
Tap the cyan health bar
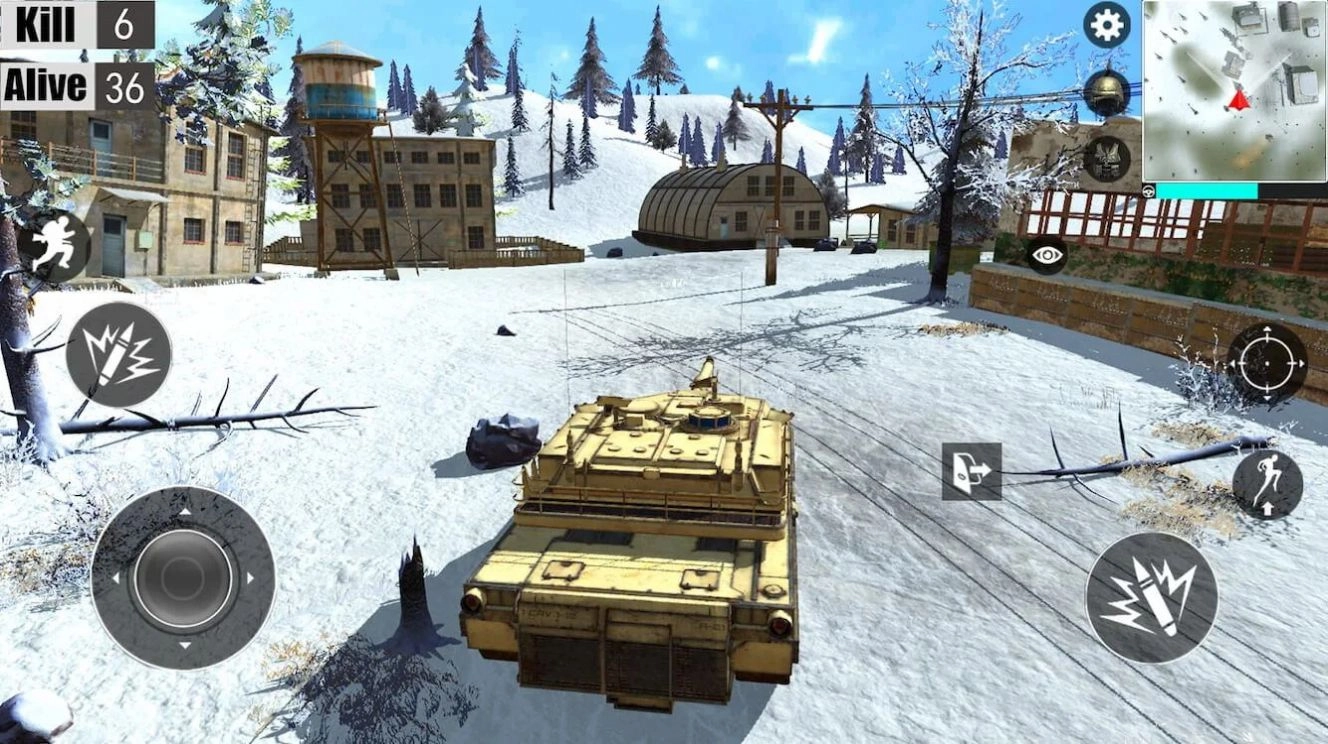(1207, 189)
